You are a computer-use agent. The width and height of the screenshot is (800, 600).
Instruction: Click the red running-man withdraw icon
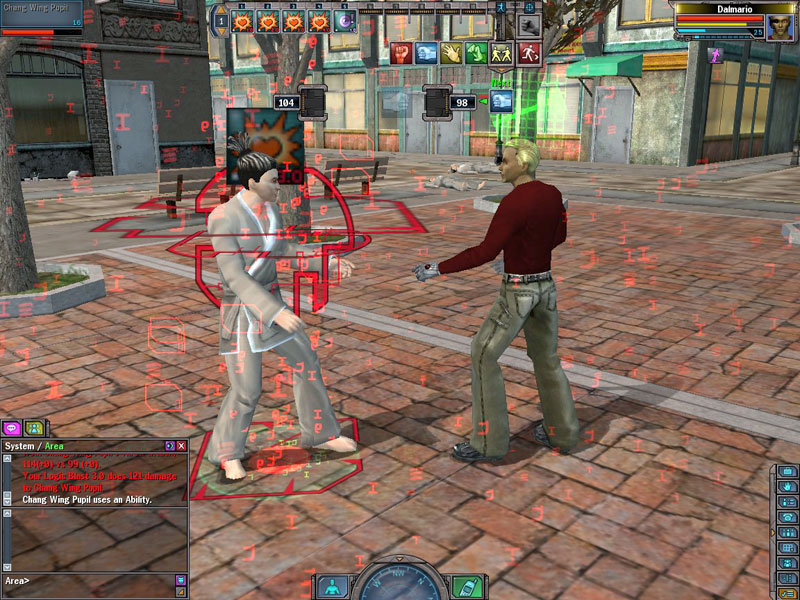point(529,53)
